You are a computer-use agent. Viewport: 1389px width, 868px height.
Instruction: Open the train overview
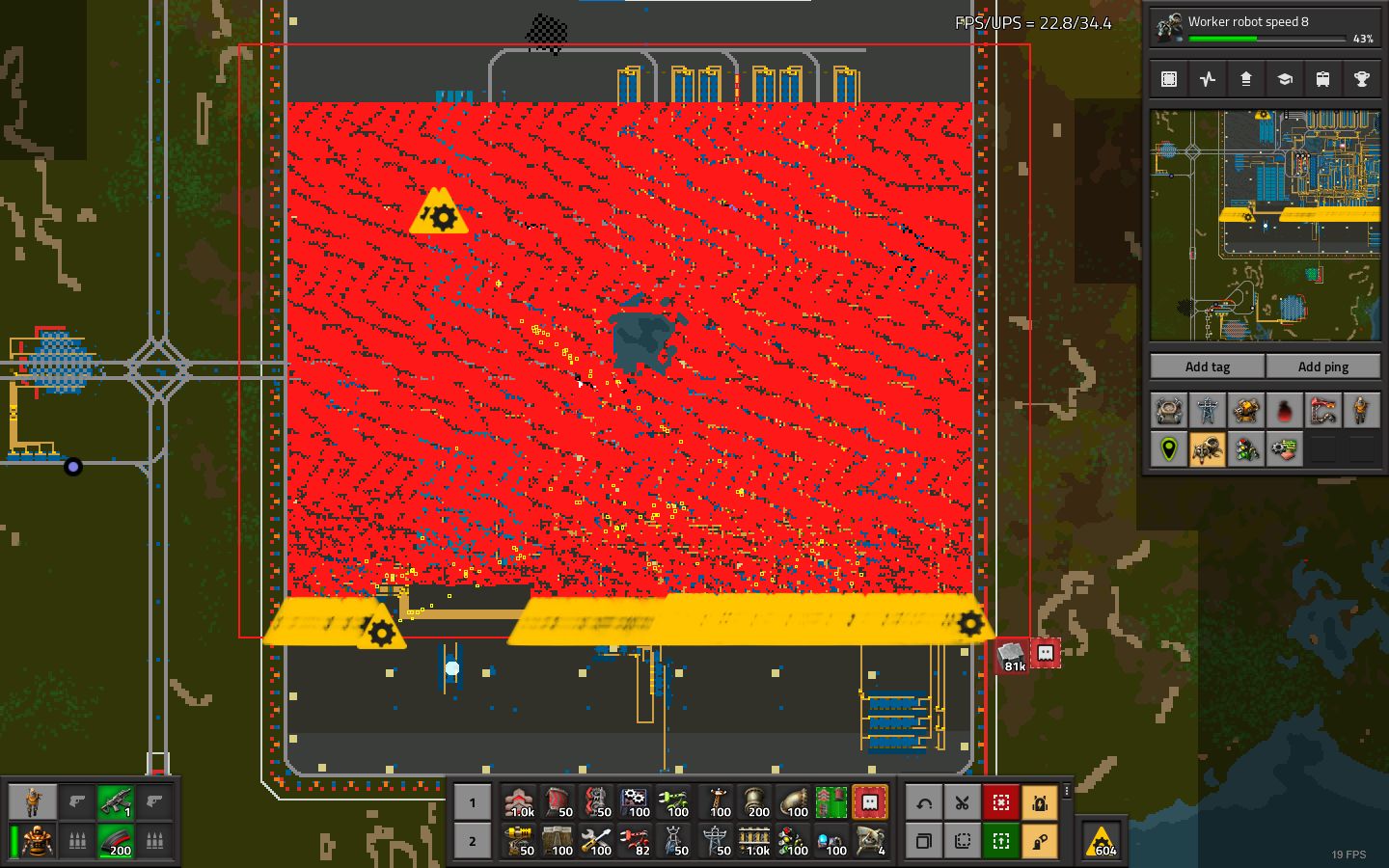pyautogui.click(x=1322, y=78)
